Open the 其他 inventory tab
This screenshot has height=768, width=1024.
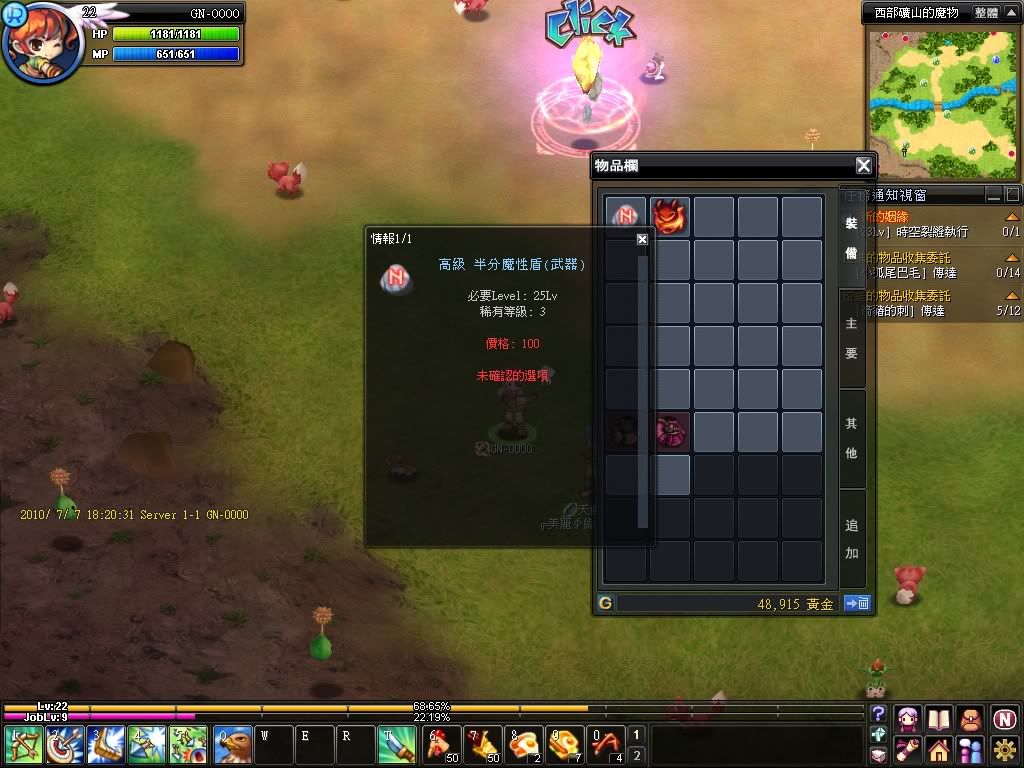point(852,438)
